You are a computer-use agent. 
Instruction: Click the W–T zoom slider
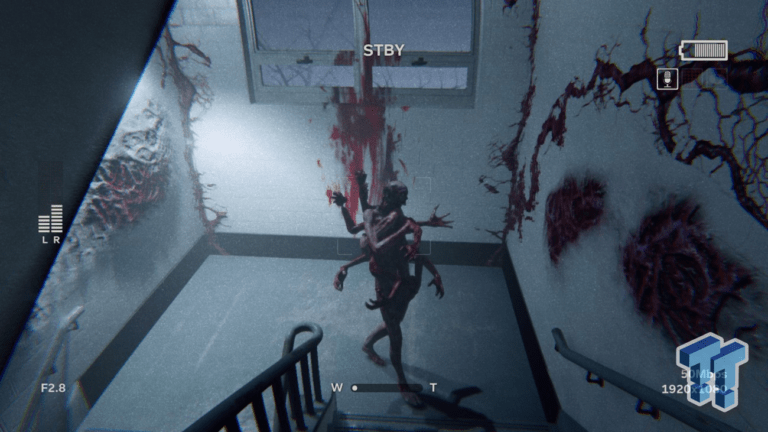pos(385,387)
